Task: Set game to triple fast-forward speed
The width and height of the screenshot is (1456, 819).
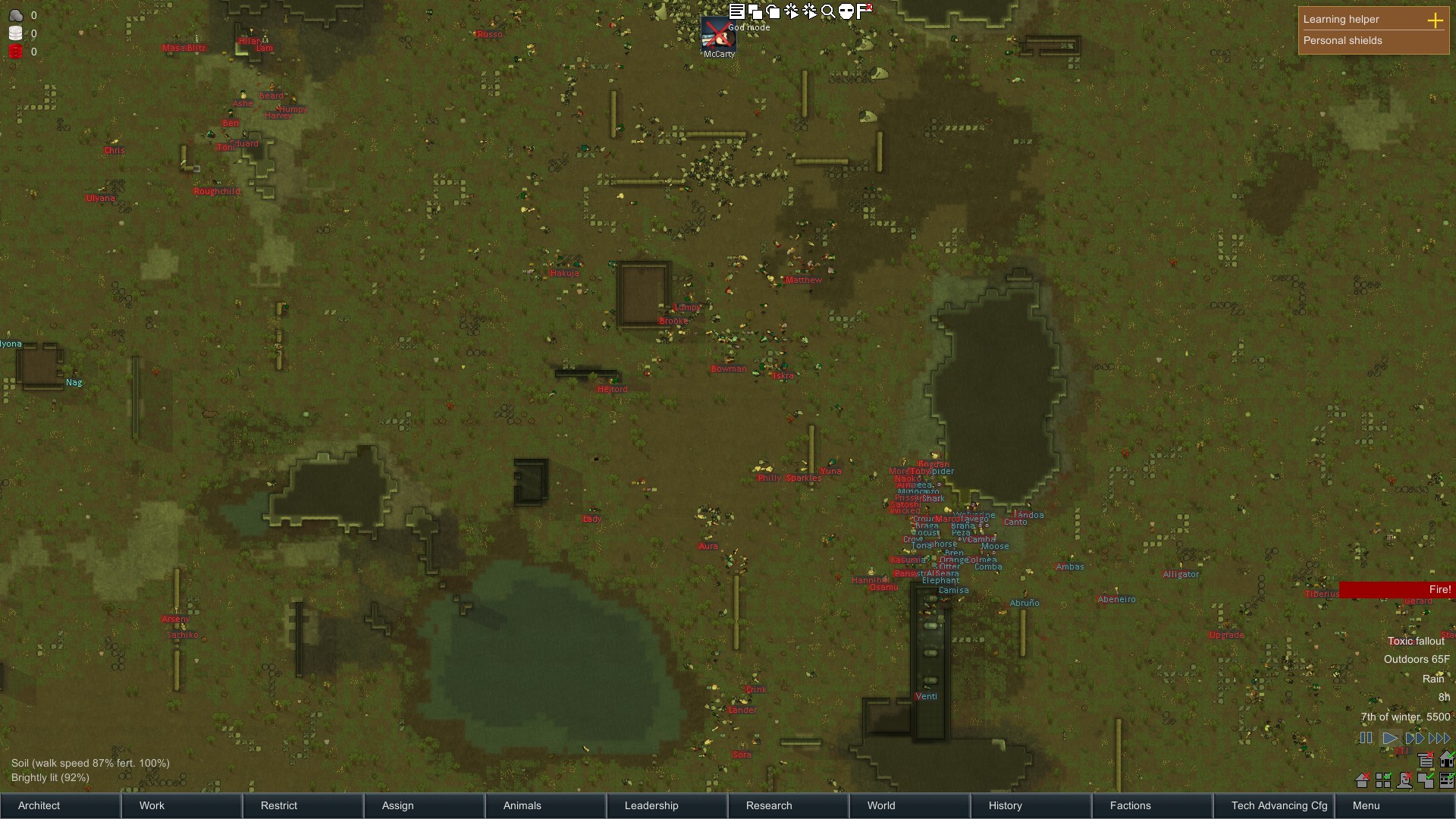Action: pos(1439,738)
